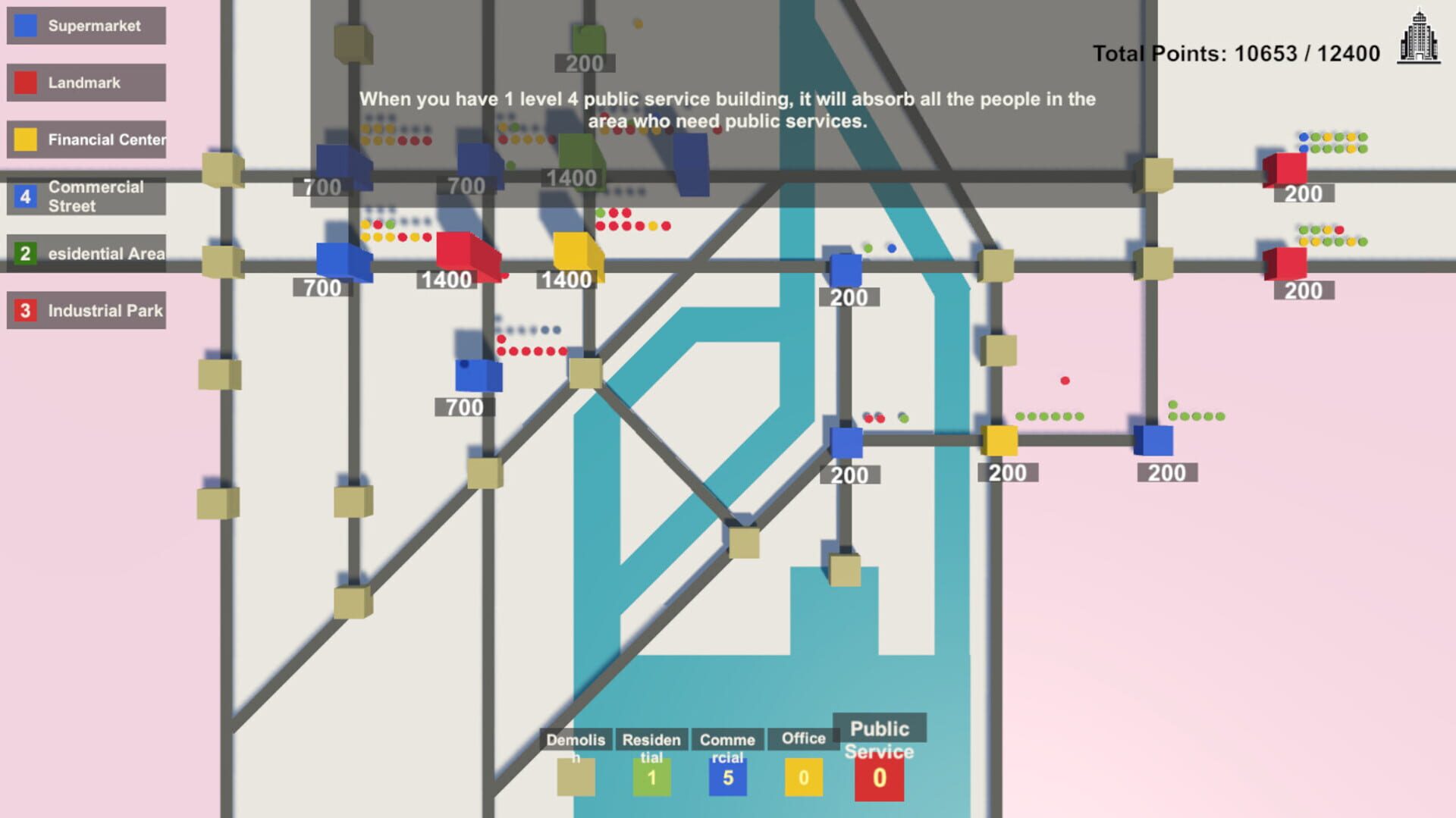Click the blue Supermarket icon in the legend
This screenshot has width=1456, height=818.
point(24,25)
